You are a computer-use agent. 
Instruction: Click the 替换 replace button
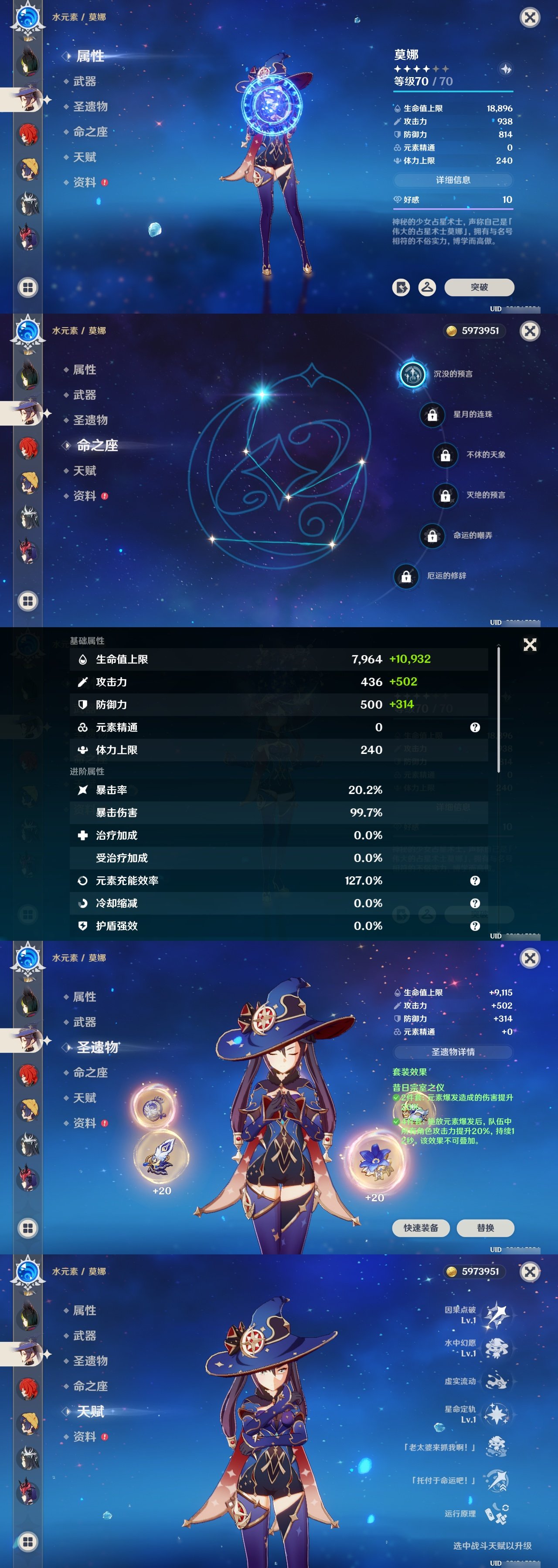click(486, 1228)
